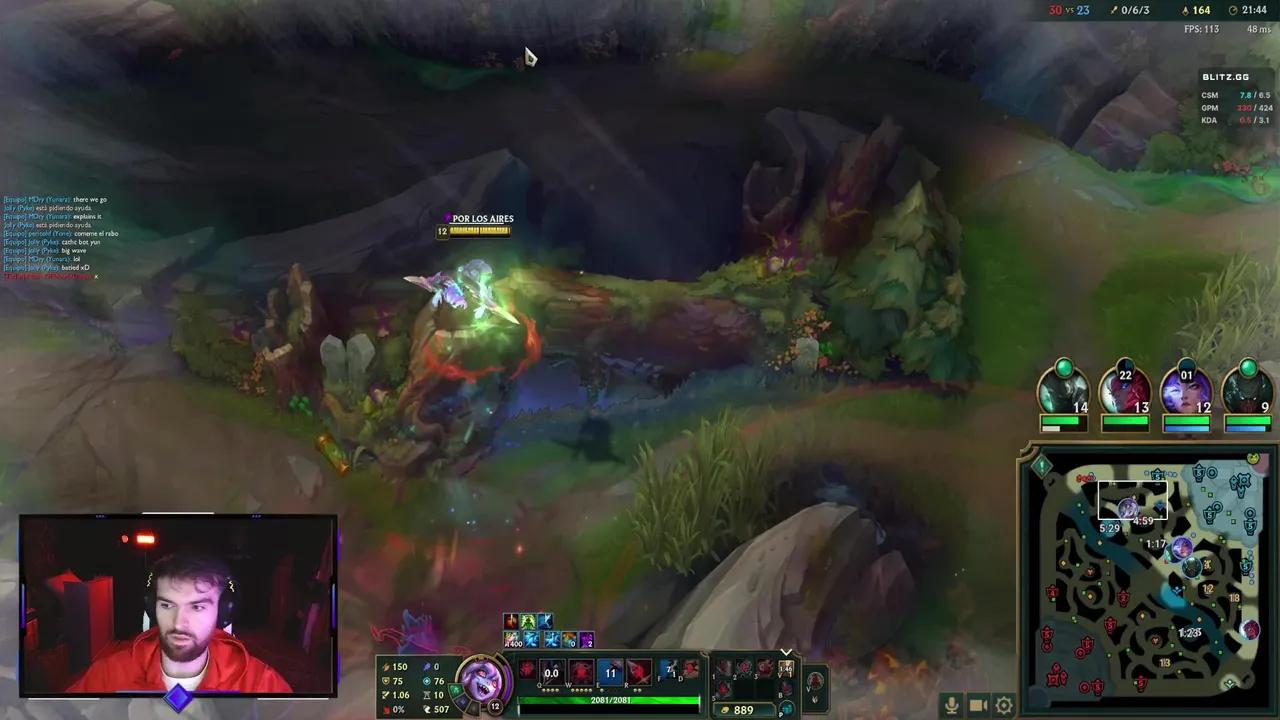
Task: Collapse the item panel chevron
Action: pyautogui.click(x=786, y=652)
